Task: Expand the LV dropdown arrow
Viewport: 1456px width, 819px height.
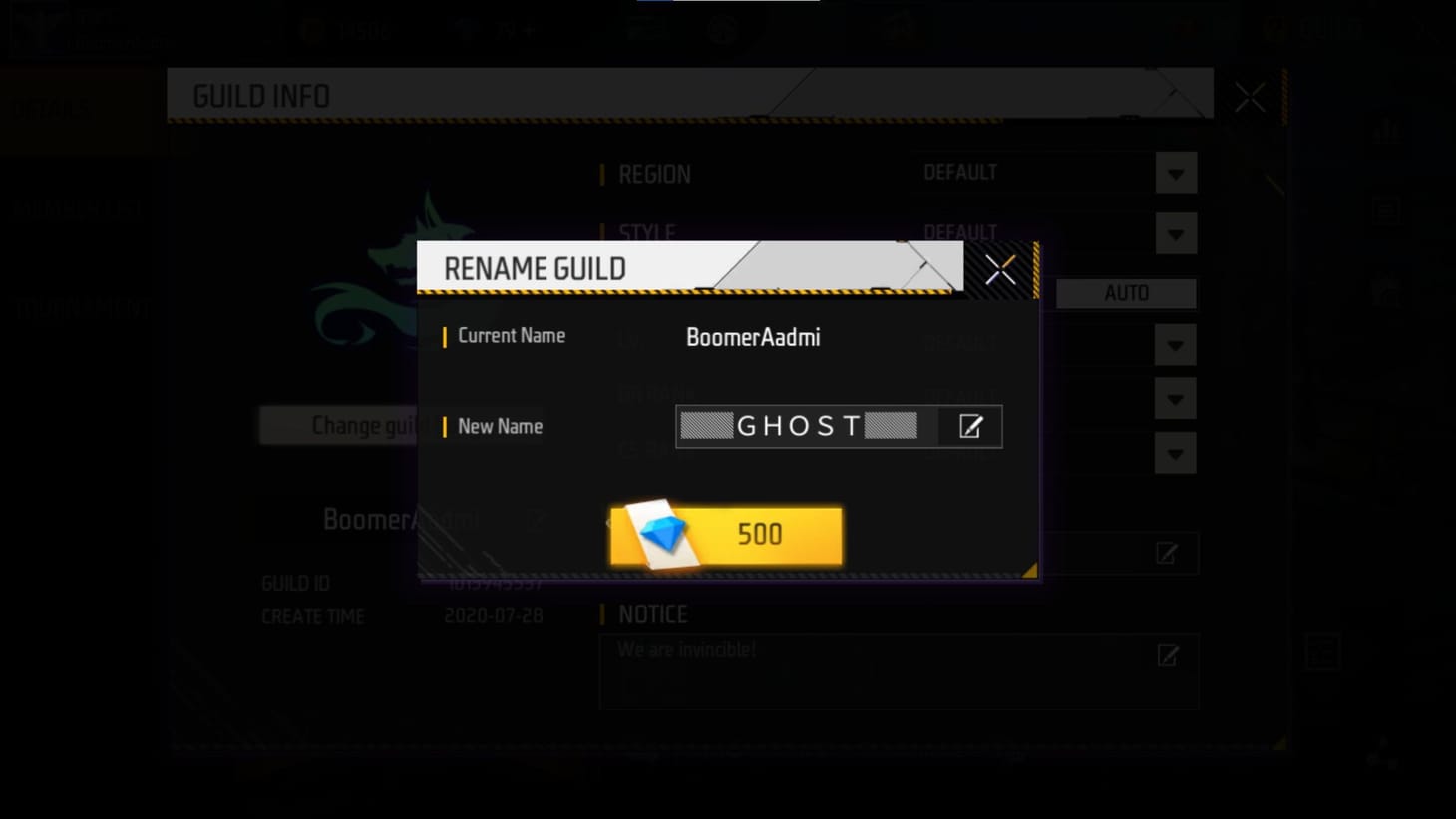Action: pyautogui.click(x=1175, y=344)
